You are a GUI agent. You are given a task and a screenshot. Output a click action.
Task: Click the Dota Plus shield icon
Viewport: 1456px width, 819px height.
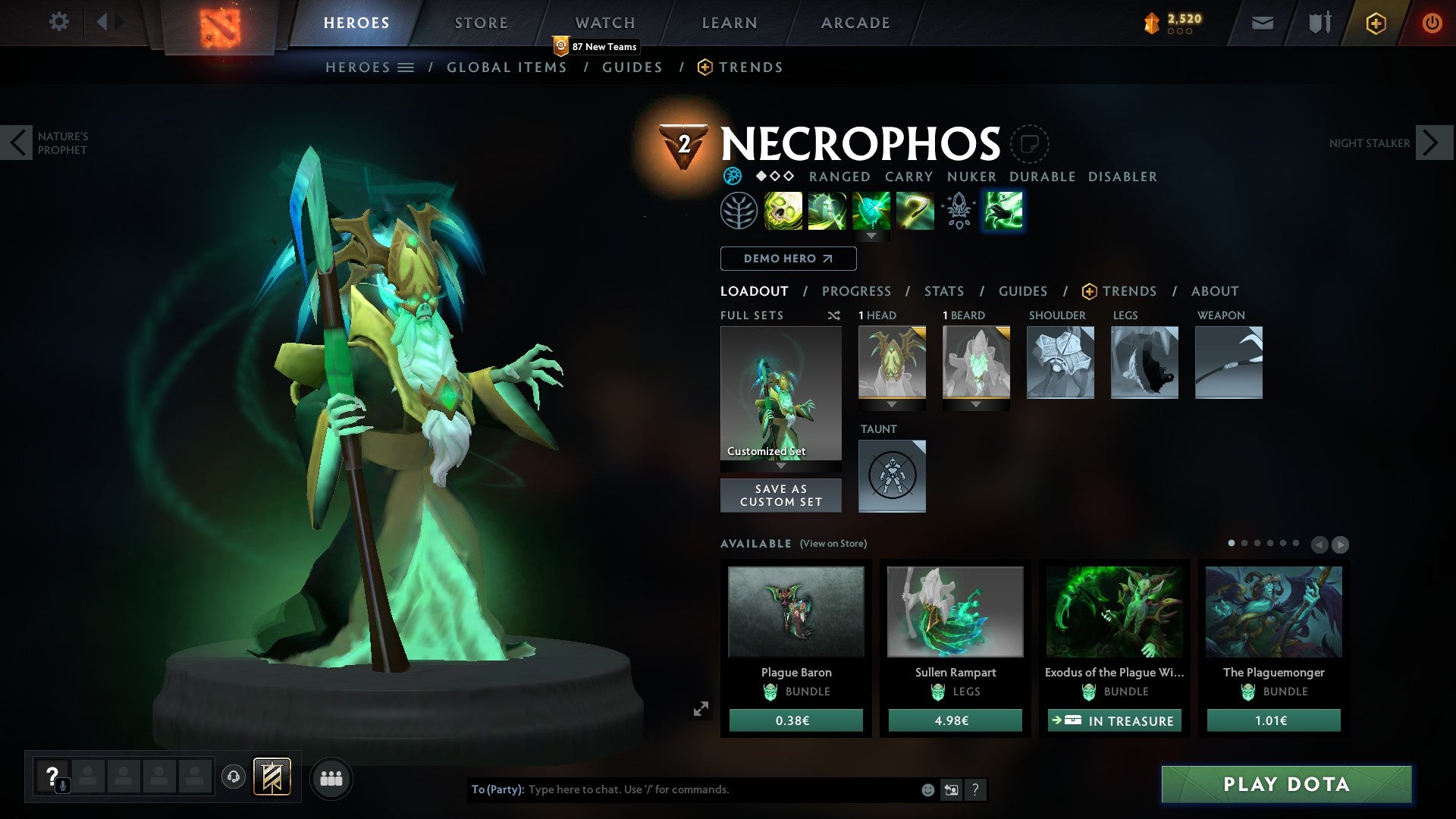[1376, 23]
